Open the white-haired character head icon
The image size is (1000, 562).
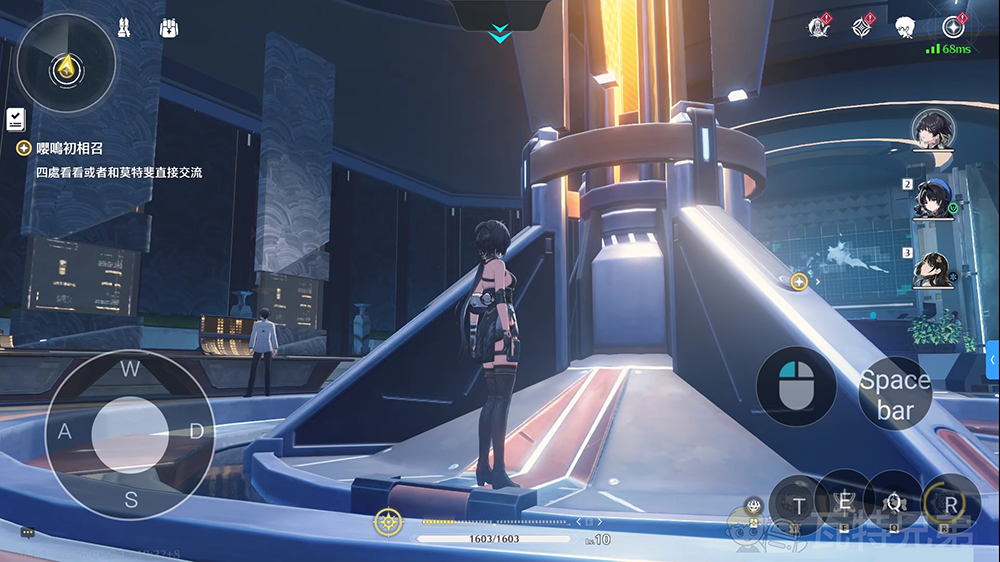[x=906, y=27]
